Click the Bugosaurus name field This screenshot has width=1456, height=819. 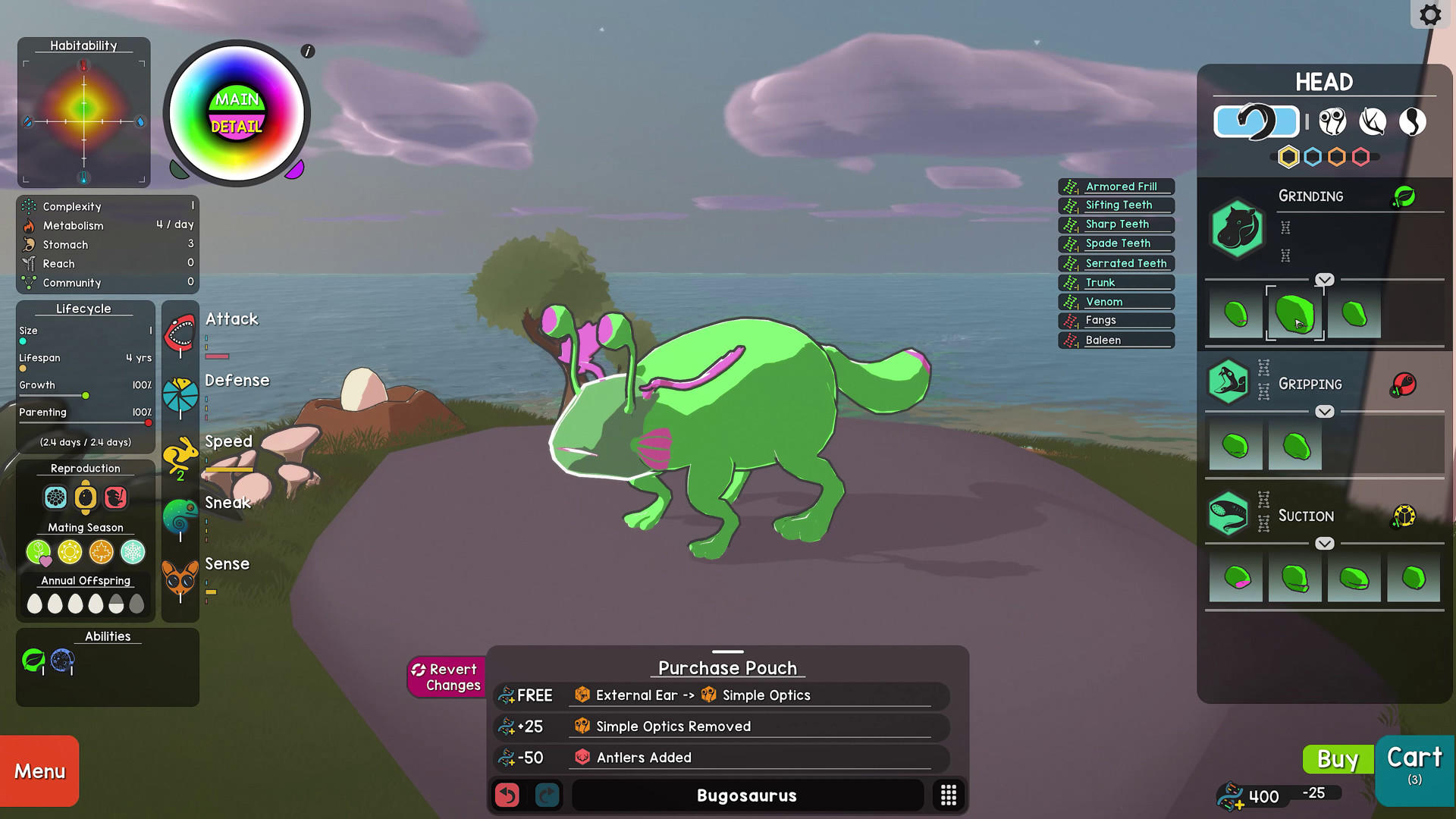tap(746, 795)
